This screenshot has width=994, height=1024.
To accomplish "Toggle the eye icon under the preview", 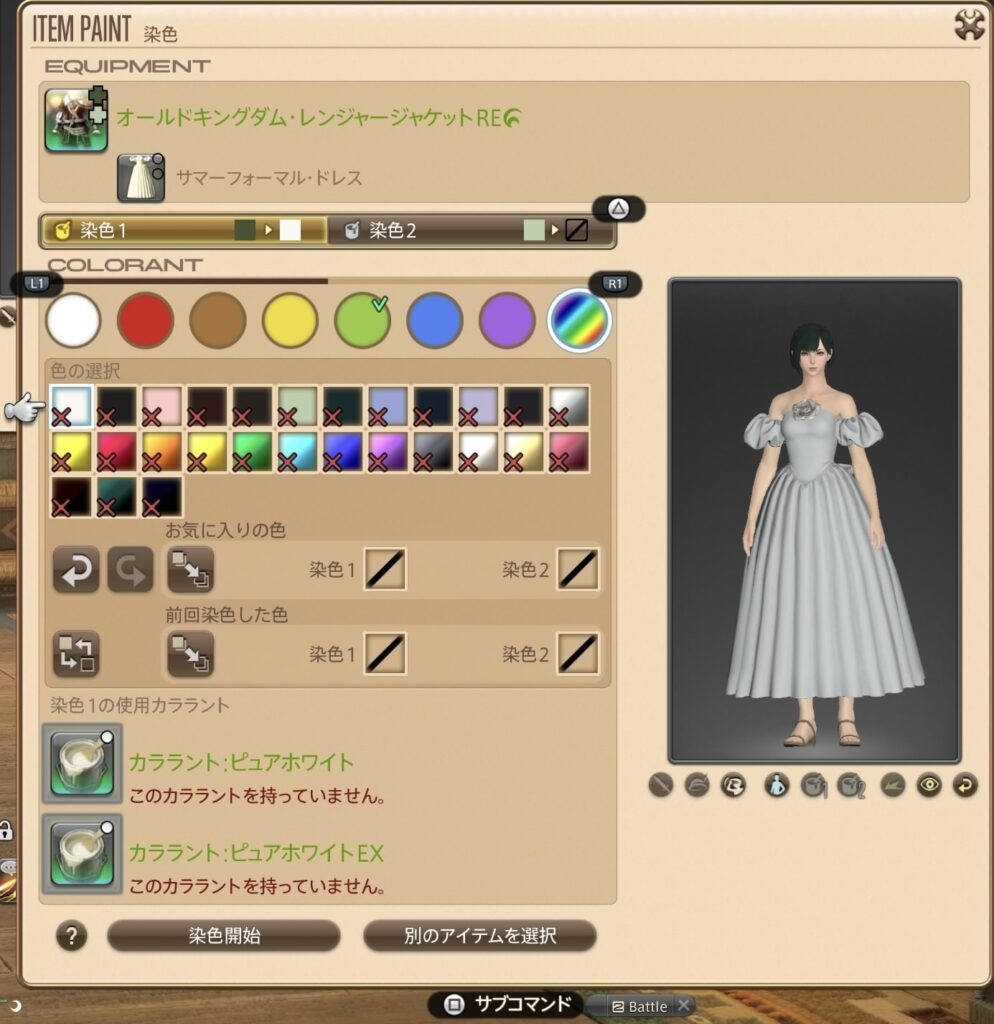I will tap(930, 786).
